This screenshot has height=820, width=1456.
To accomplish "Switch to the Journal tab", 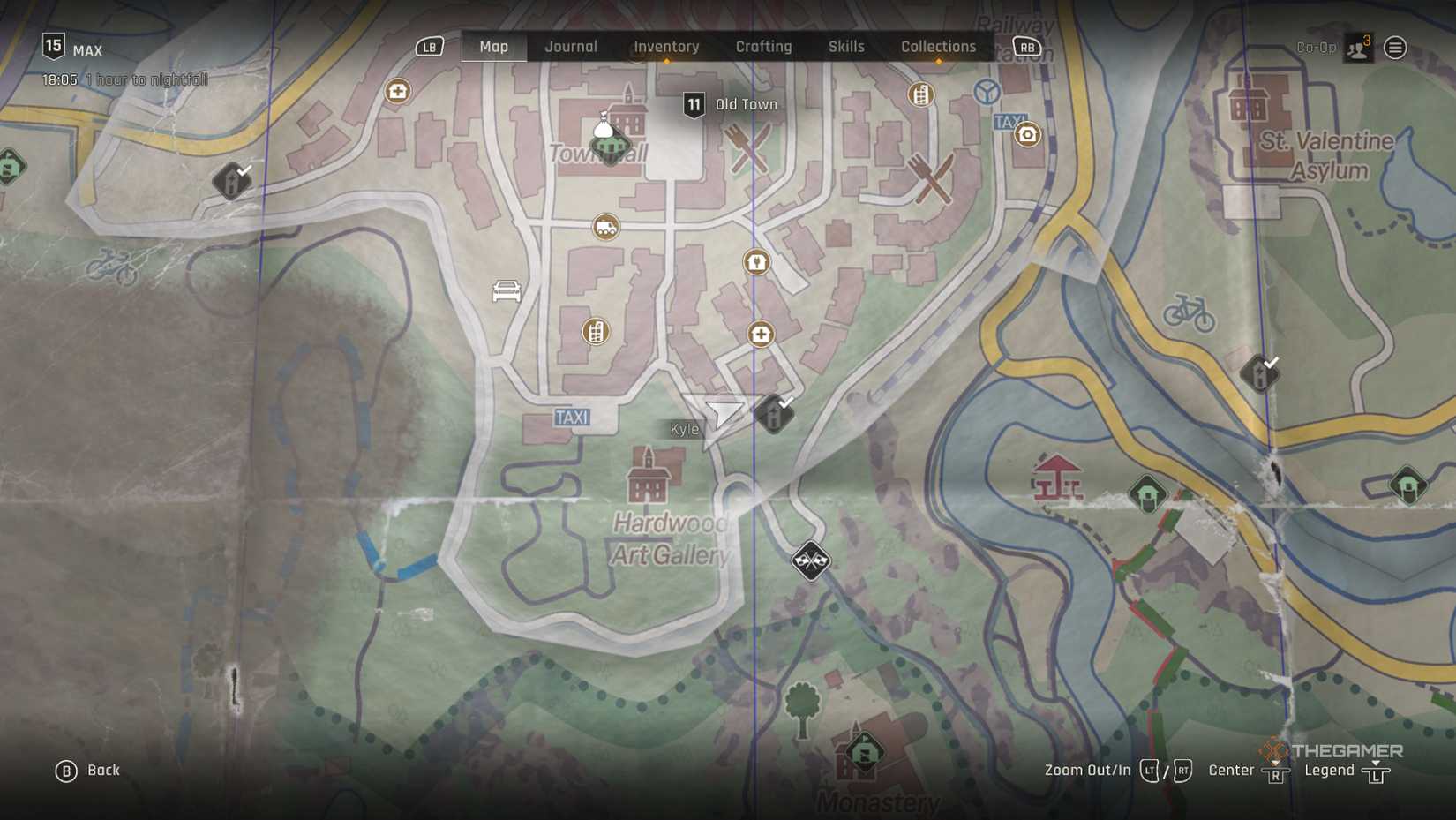I will click(x=570, y=47).
